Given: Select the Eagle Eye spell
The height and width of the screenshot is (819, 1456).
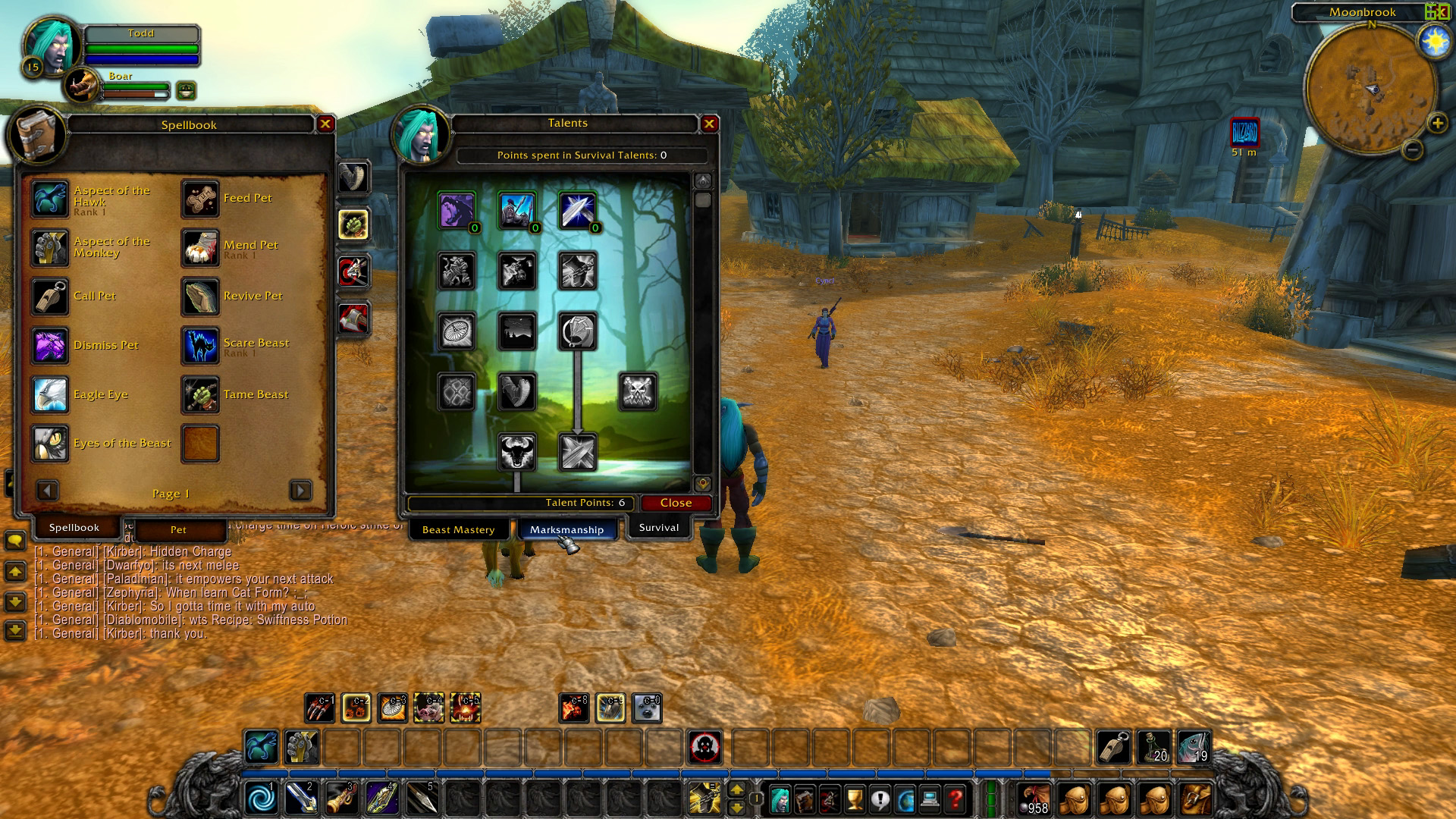Looking at the screenshot, I should pos(50,395).
